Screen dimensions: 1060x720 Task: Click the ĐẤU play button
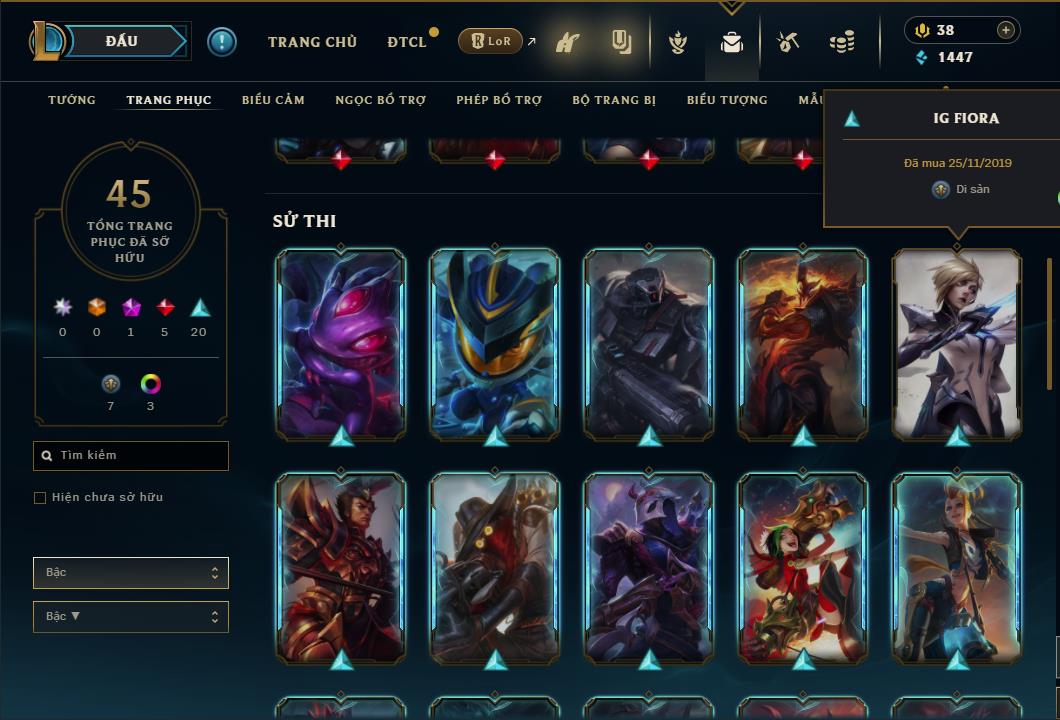pos(121,41)
